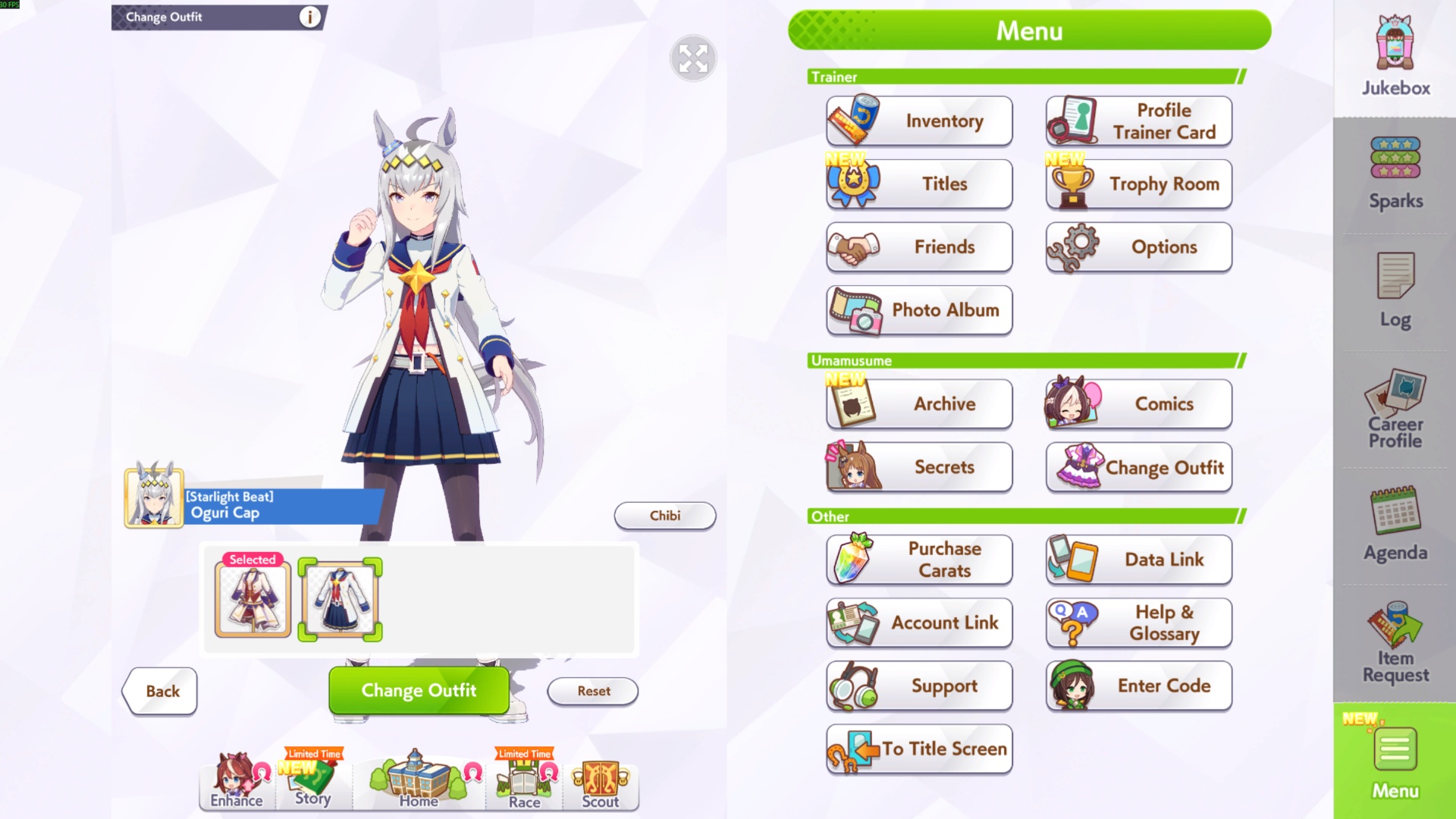Click the fullscreen expand icon above the character
Image resolution: width=1456 pixels, height=819 pixels.
pos(692,59)
